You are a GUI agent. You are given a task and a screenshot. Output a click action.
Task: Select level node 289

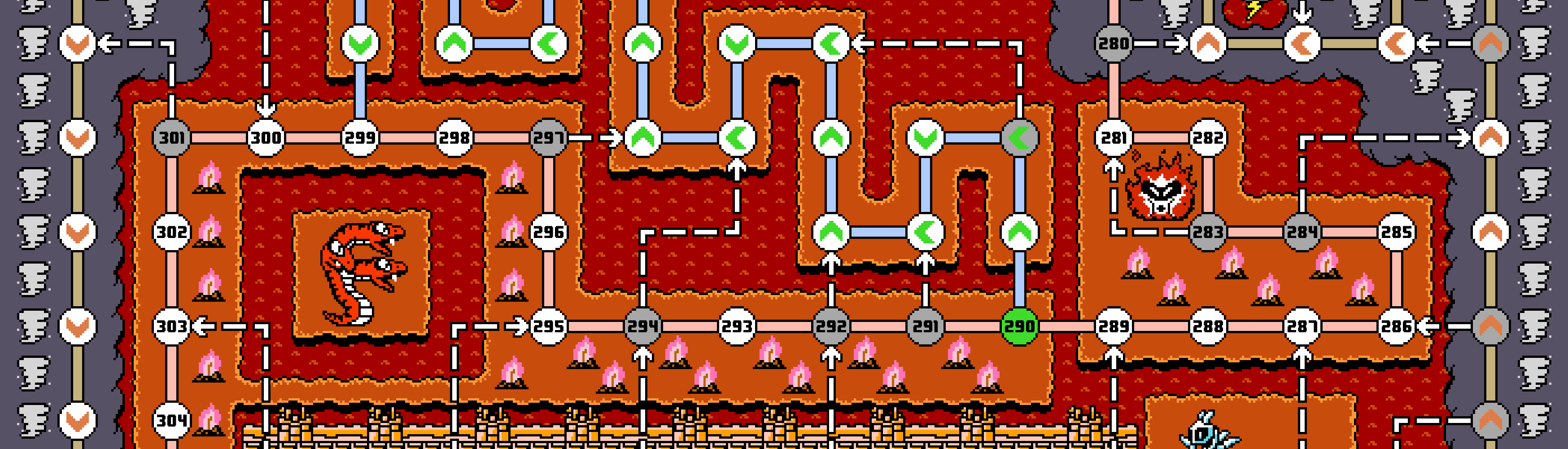(x=1114, y=326)
